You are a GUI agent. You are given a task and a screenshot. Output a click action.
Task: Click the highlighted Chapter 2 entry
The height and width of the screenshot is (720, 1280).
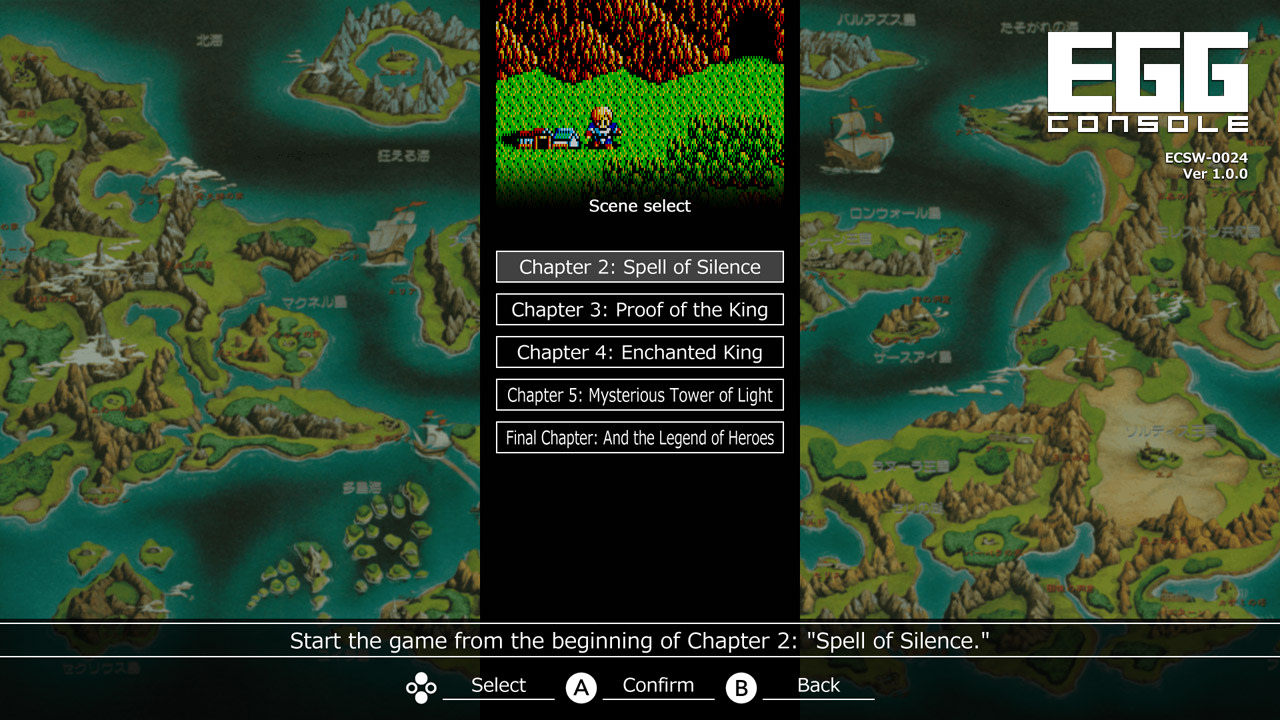(x=639, y=266)
